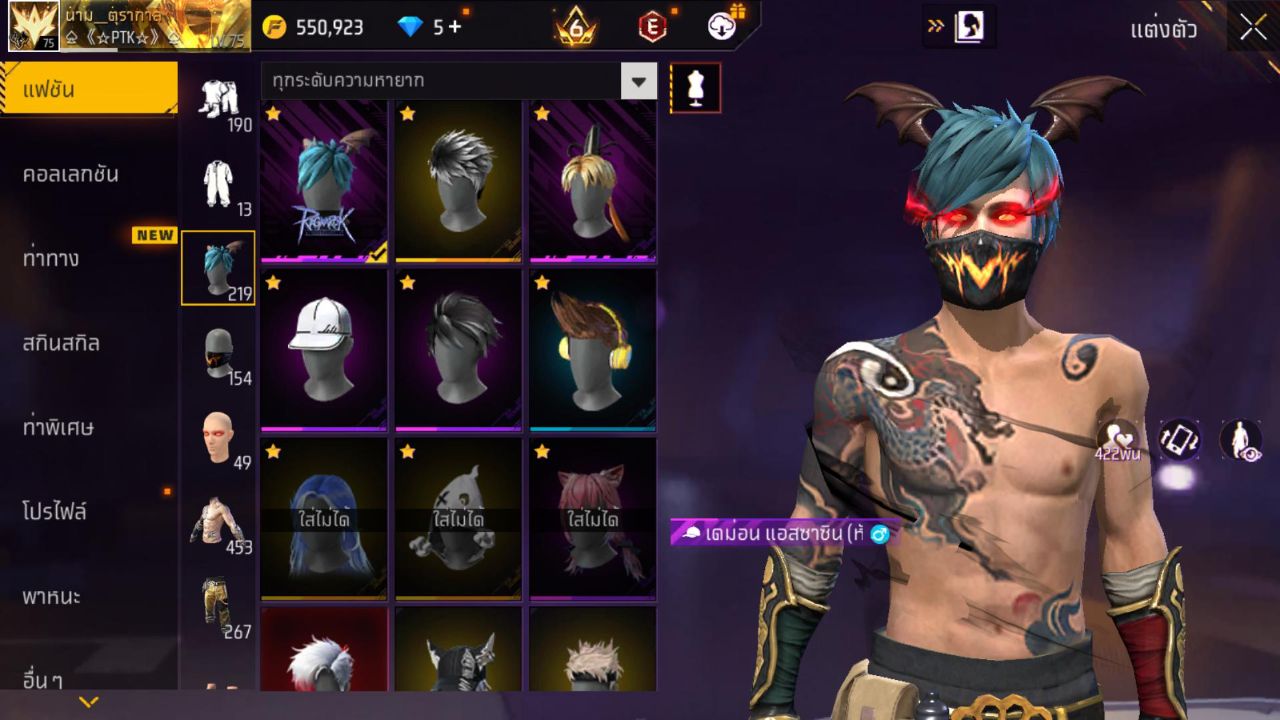Select the blonde hair with black top hat
Image resolution: width=1280 pixels, height=720 pixels.
[592, 180]
